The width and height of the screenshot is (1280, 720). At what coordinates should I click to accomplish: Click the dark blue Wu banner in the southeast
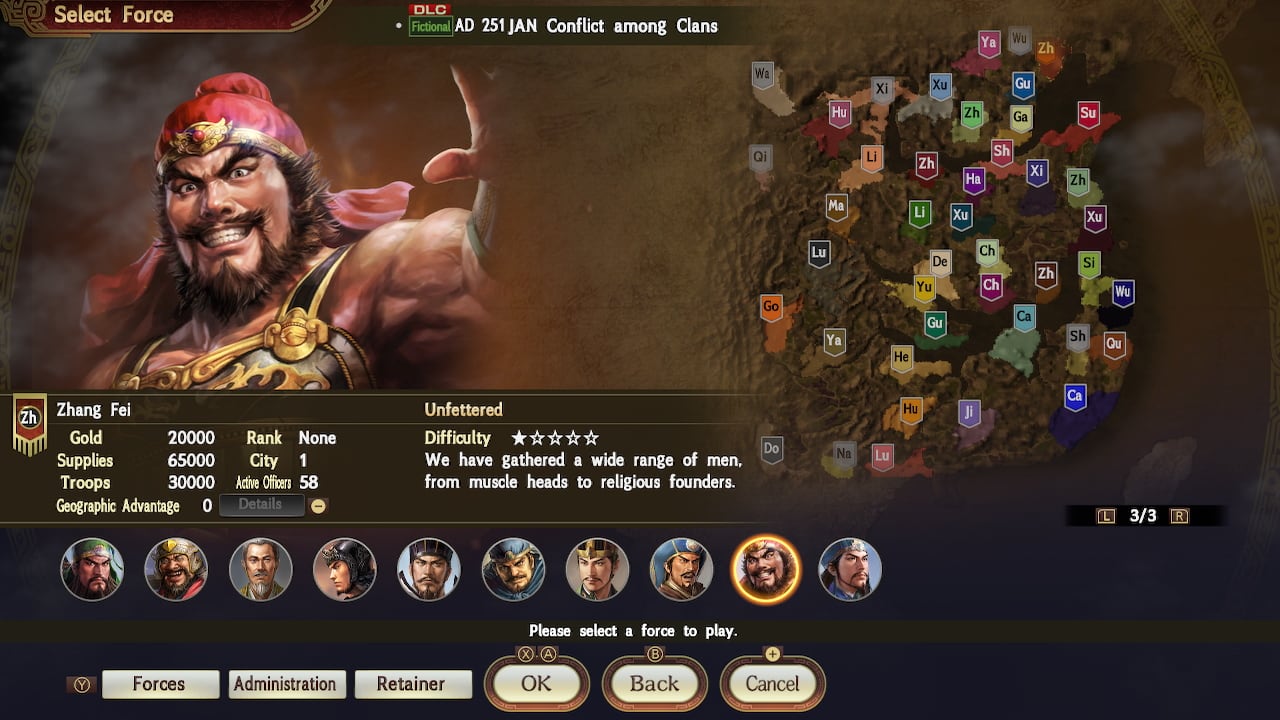1121,293
